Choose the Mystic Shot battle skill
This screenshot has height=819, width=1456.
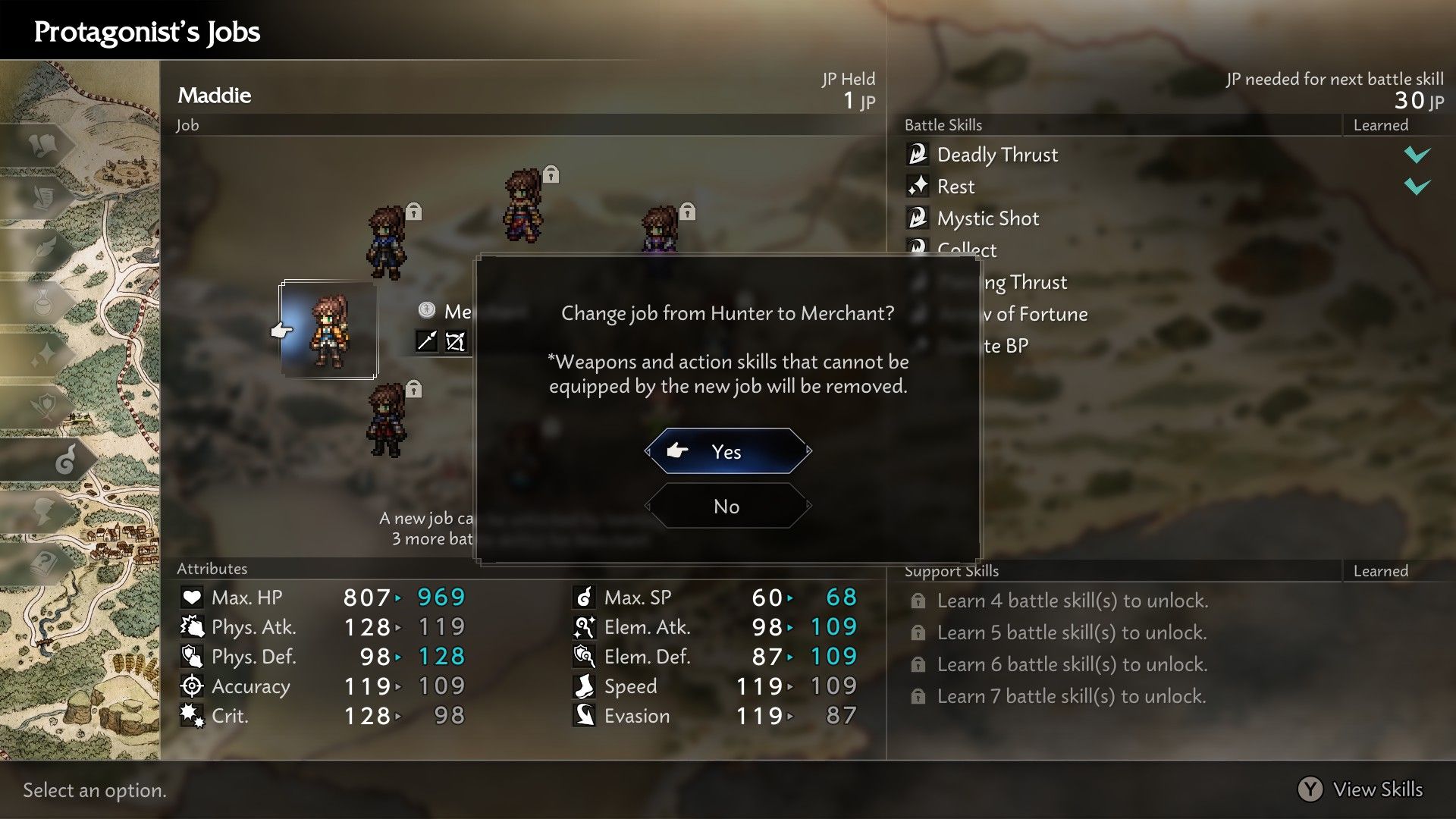pos(987,218)
